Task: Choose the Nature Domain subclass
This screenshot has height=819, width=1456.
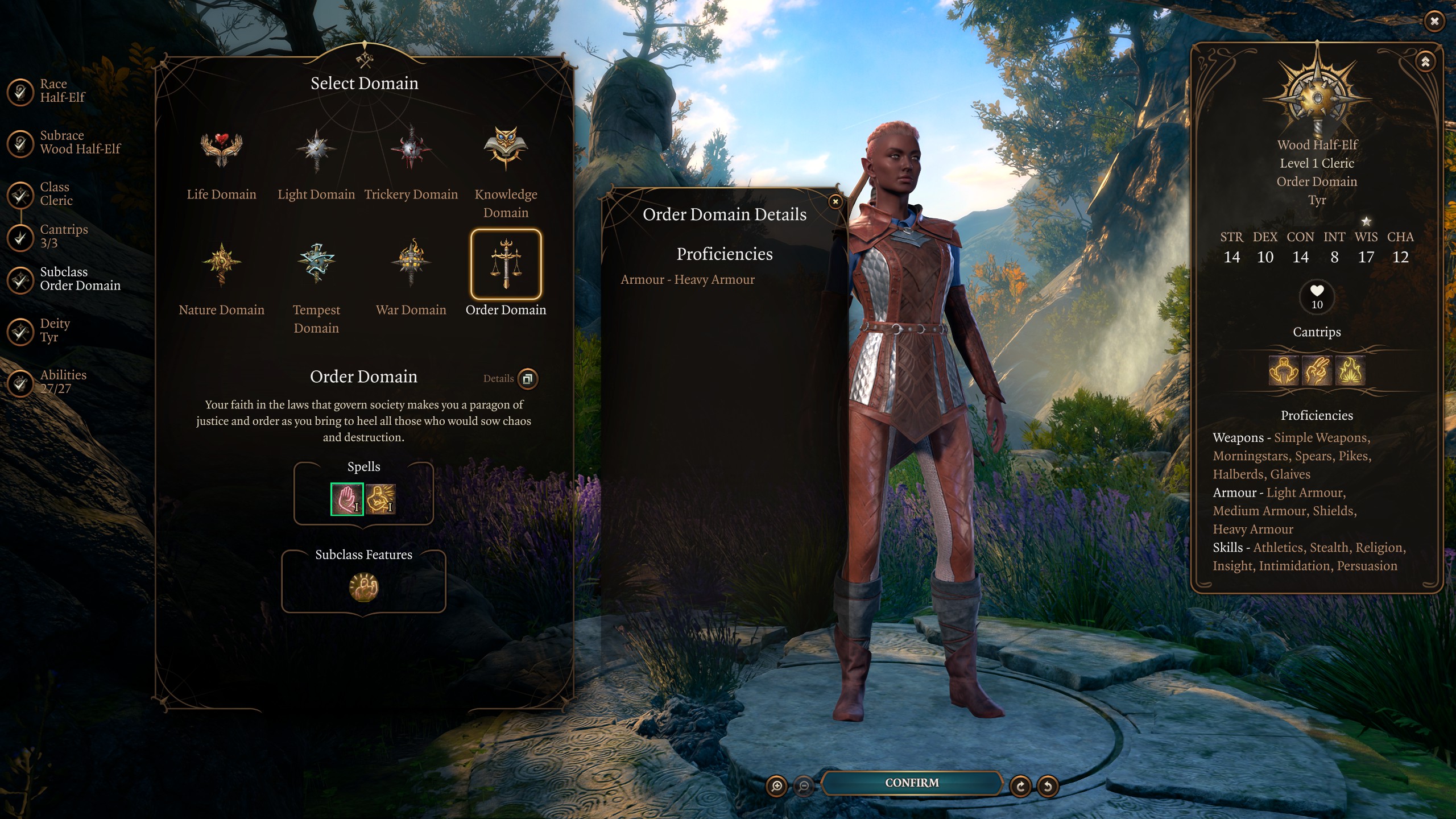Action: pos(221,263)
